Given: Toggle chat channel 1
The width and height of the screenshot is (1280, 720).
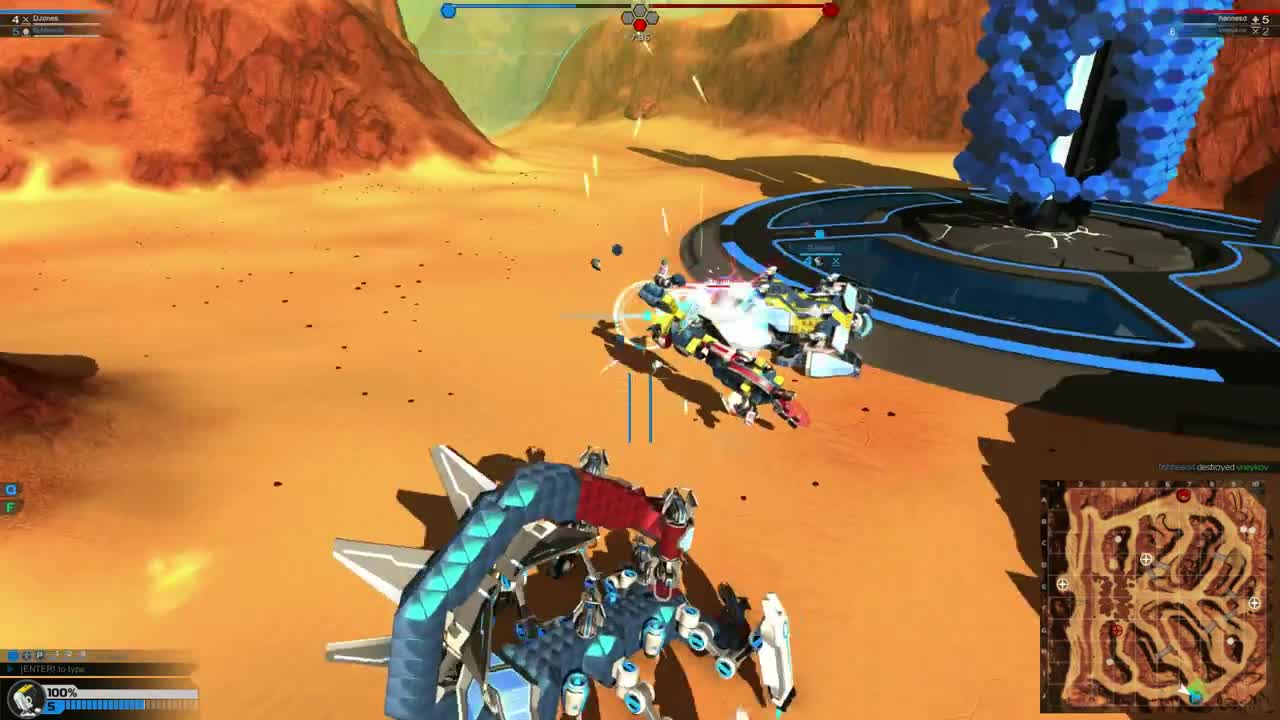Looking at the screenshot, I should point(57,654).
